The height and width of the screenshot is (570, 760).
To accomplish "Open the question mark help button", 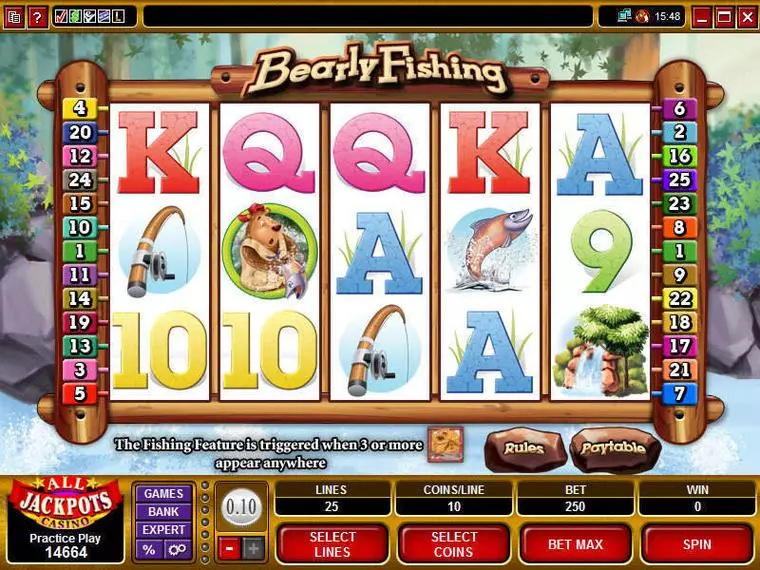I will click(x=37, y=16).
